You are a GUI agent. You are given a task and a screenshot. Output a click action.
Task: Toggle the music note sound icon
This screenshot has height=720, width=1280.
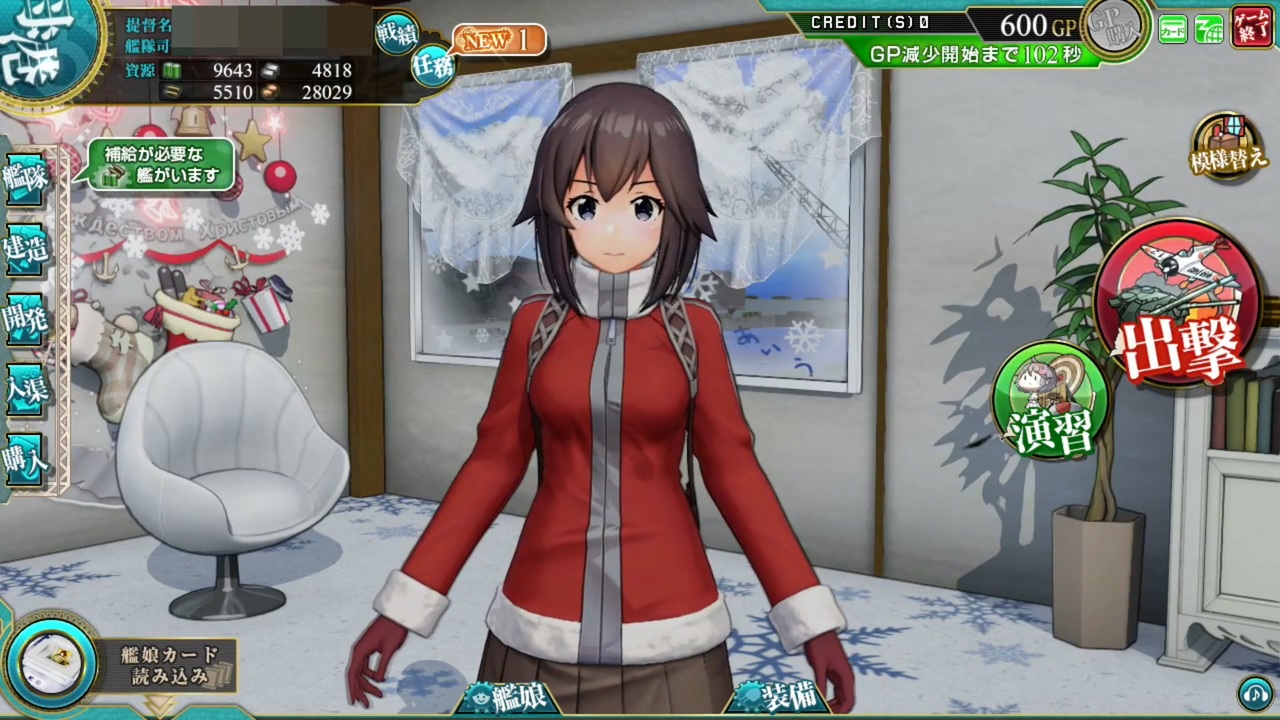pyautogui.click(x=1256, y=691)
